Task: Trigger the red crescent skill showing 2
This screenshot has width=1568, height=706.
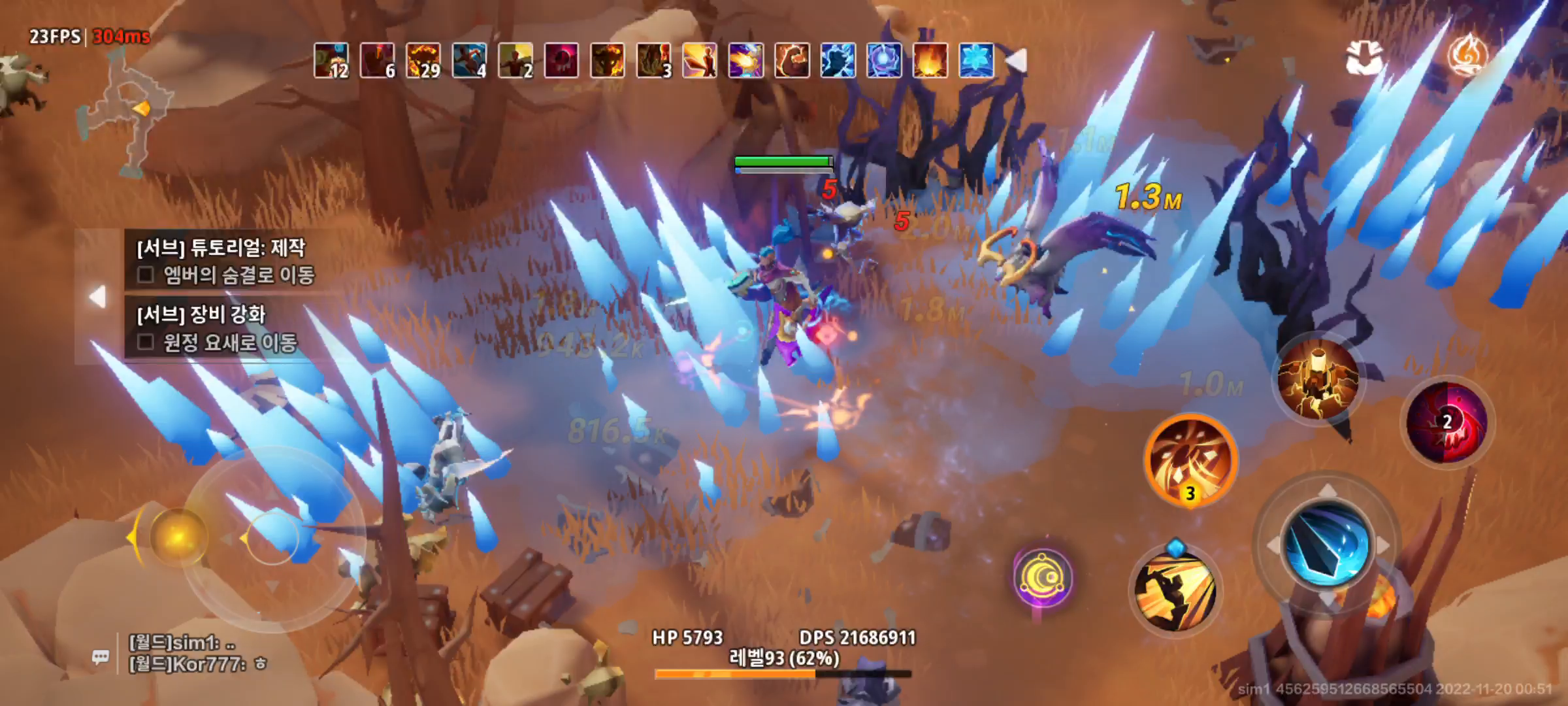Action: coord(1447,422)
